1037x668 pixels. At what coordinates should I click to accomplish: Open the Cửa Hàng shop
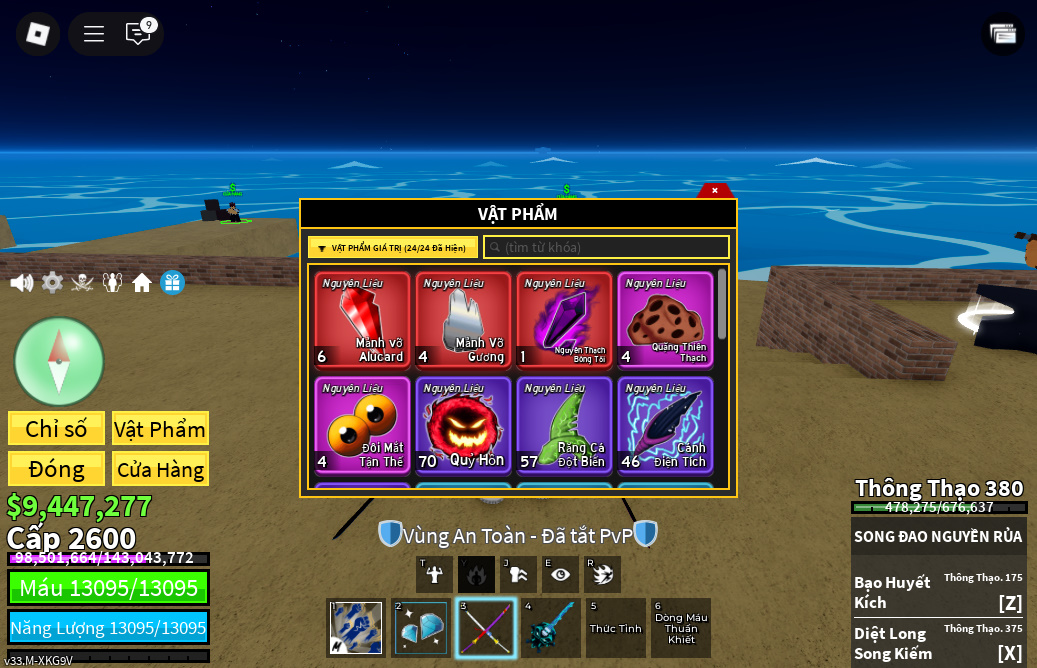click(160, 469)
